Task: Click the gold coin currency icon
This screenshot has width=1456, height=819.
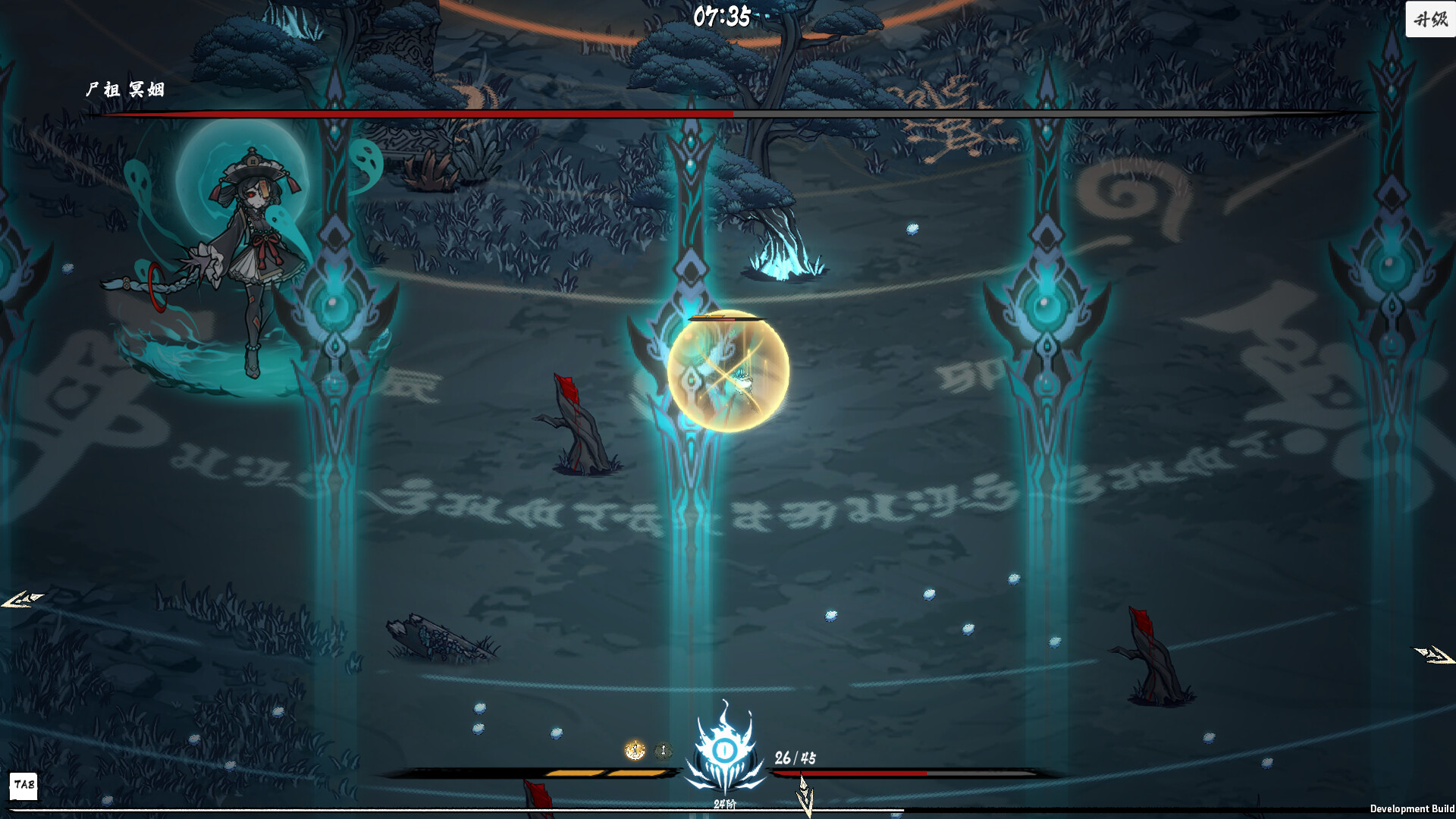Action: (x=635, y=749)
